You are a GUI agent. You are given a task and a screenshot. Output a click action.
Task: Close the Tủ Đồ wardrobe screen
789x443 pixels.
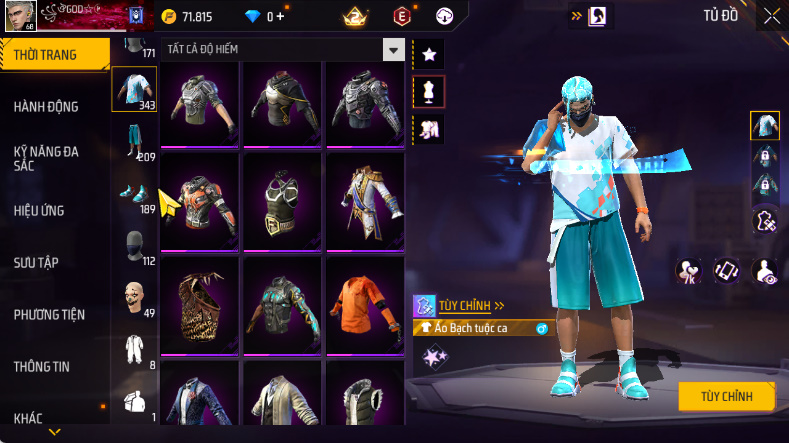pos(772,16)
